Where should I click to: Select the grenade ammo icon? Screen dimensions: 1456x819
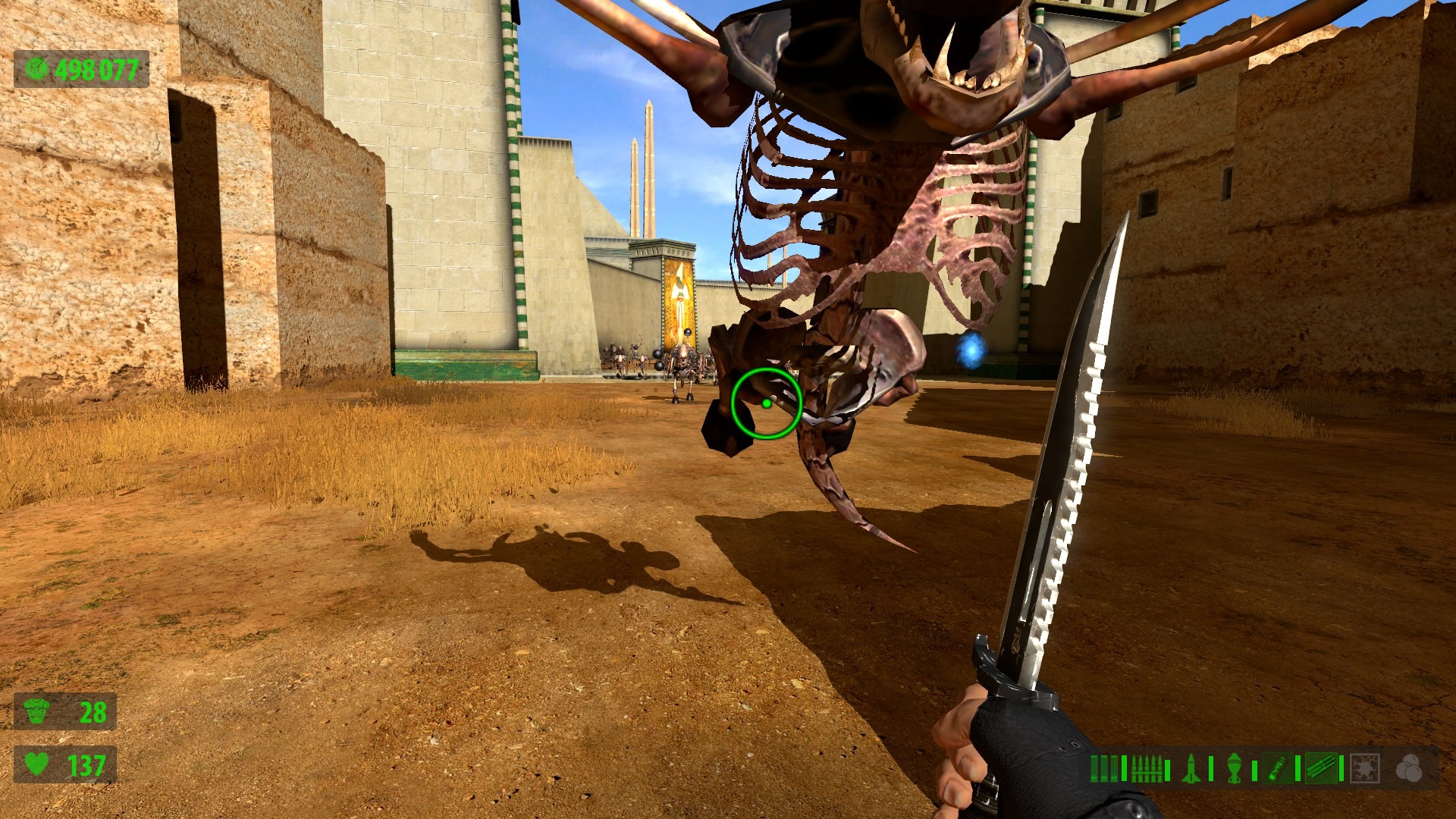point(1234,768)
